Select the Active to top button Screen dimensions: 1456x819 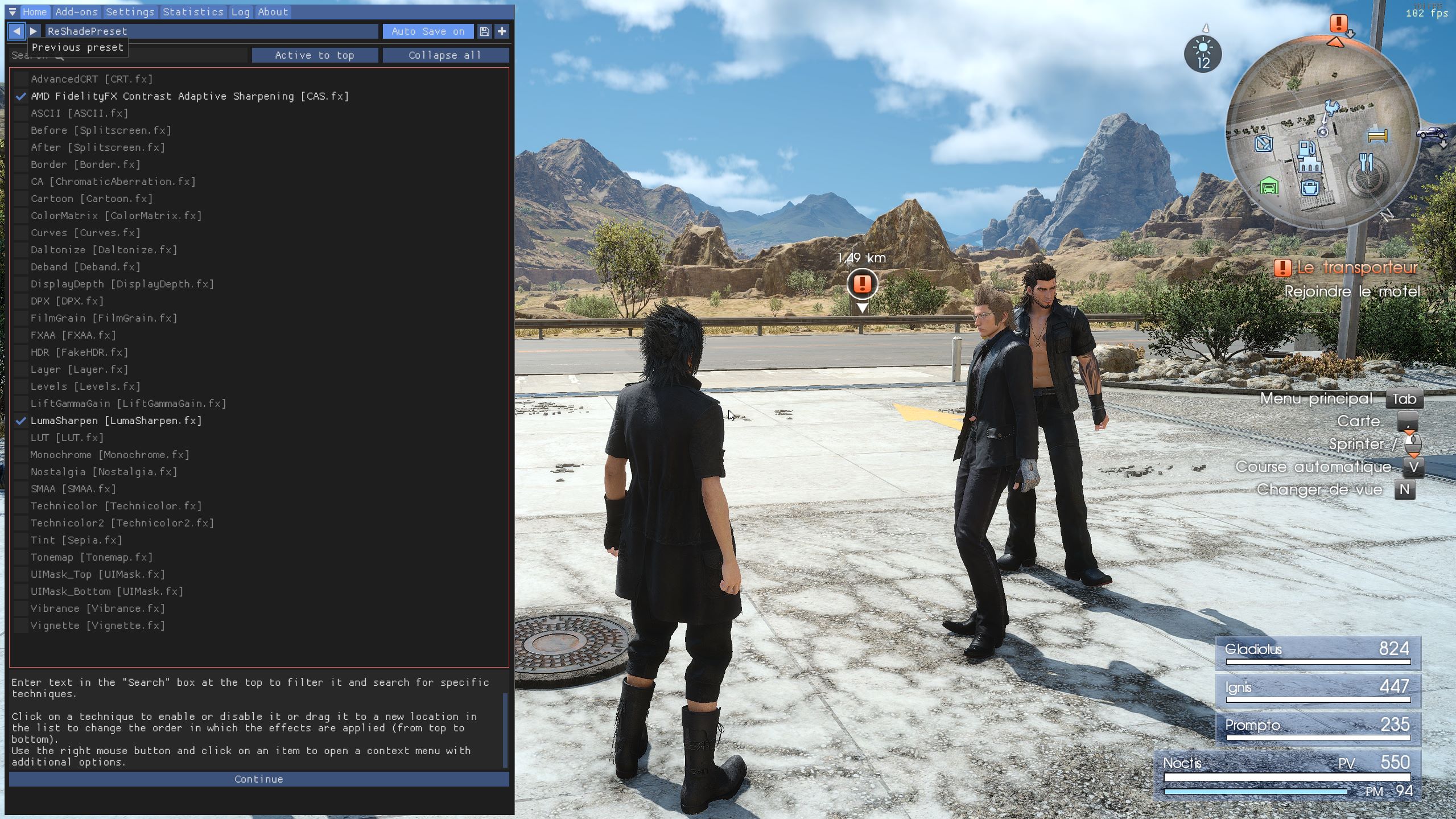[x=315, y=55]
